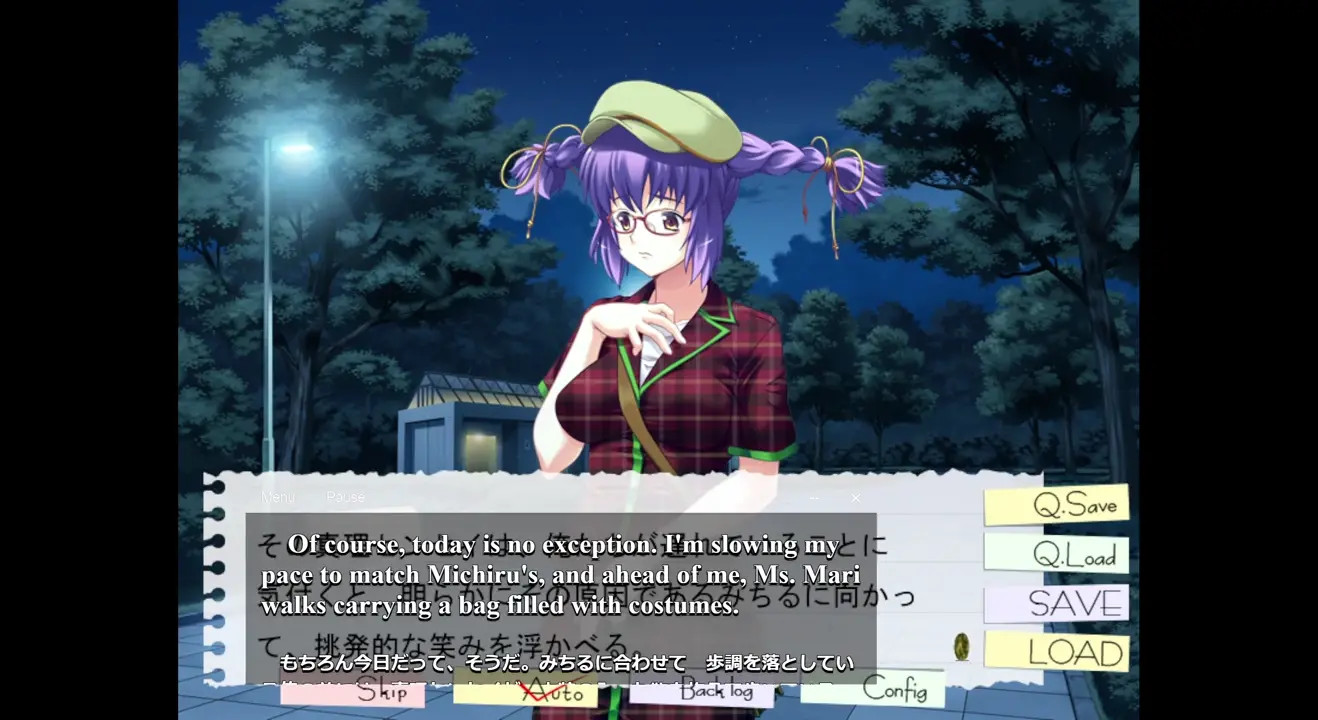The image size is (1318, 720).
Task: Click the Q.Save sticky note
Action: [x=1056, y=505]
